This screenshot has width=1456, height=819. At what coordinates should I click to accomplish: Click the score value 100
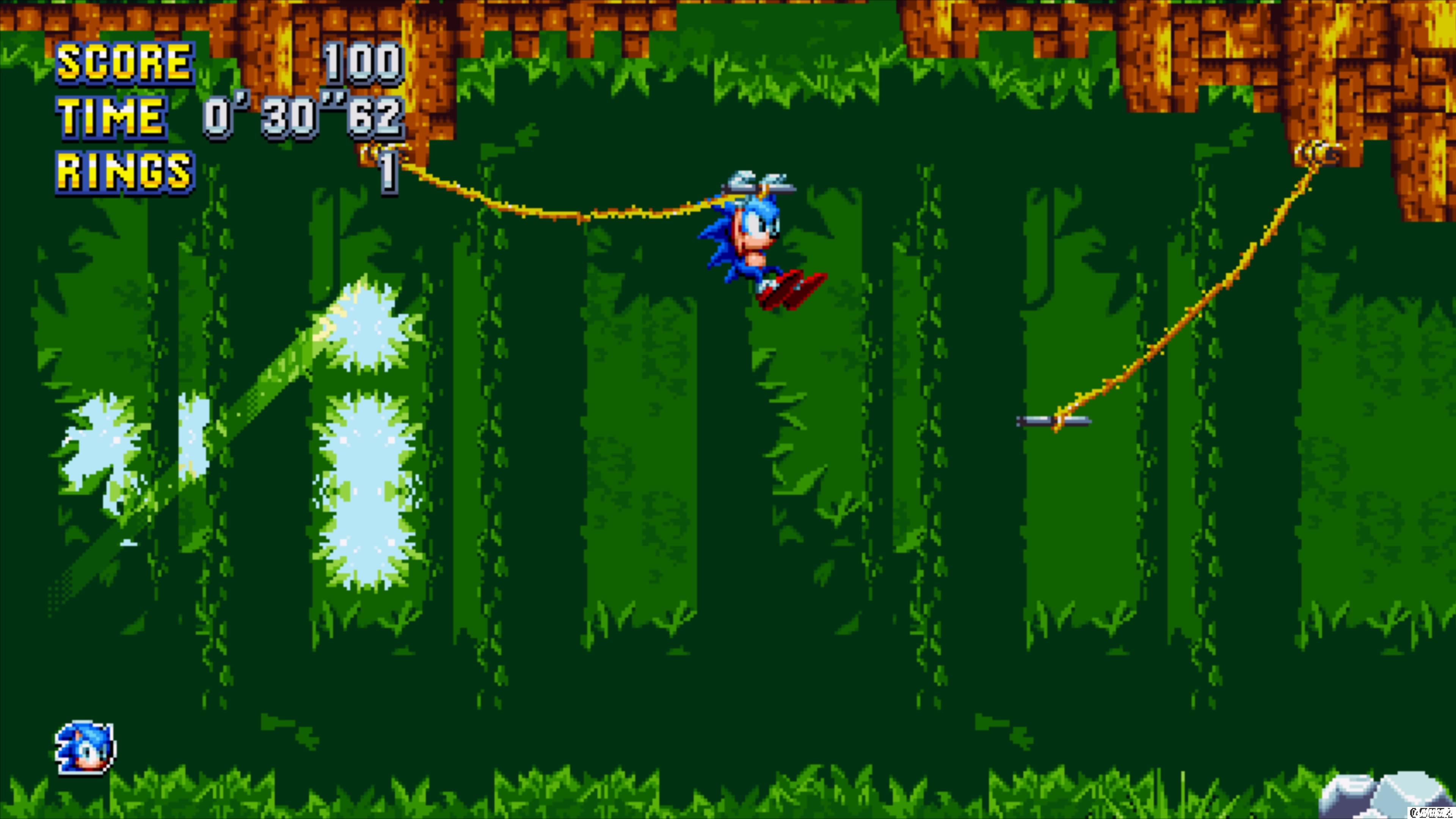tap(364, 62)
